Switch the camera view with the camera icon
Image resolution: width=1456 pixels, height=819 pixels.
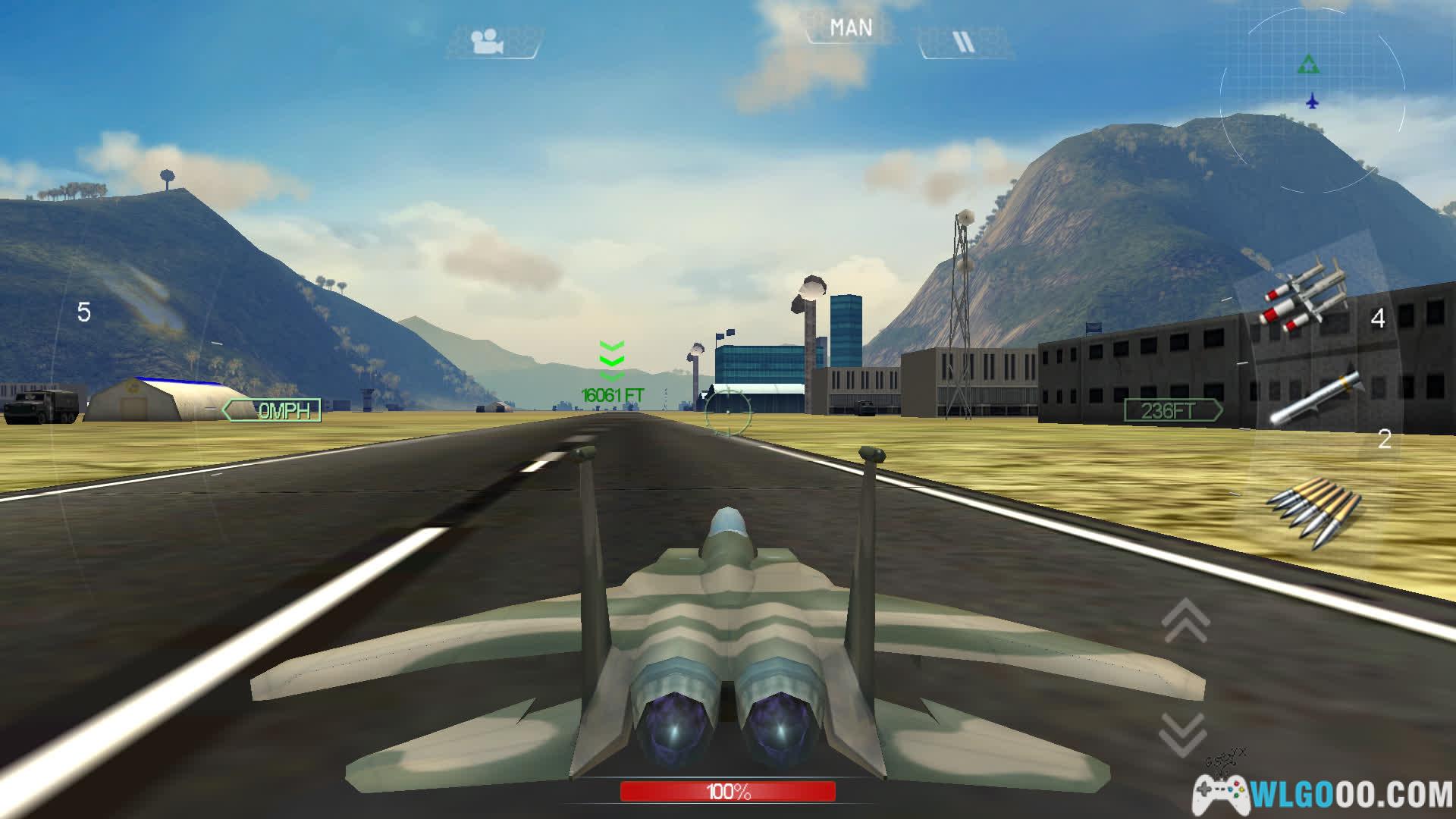tap(489, 42)
